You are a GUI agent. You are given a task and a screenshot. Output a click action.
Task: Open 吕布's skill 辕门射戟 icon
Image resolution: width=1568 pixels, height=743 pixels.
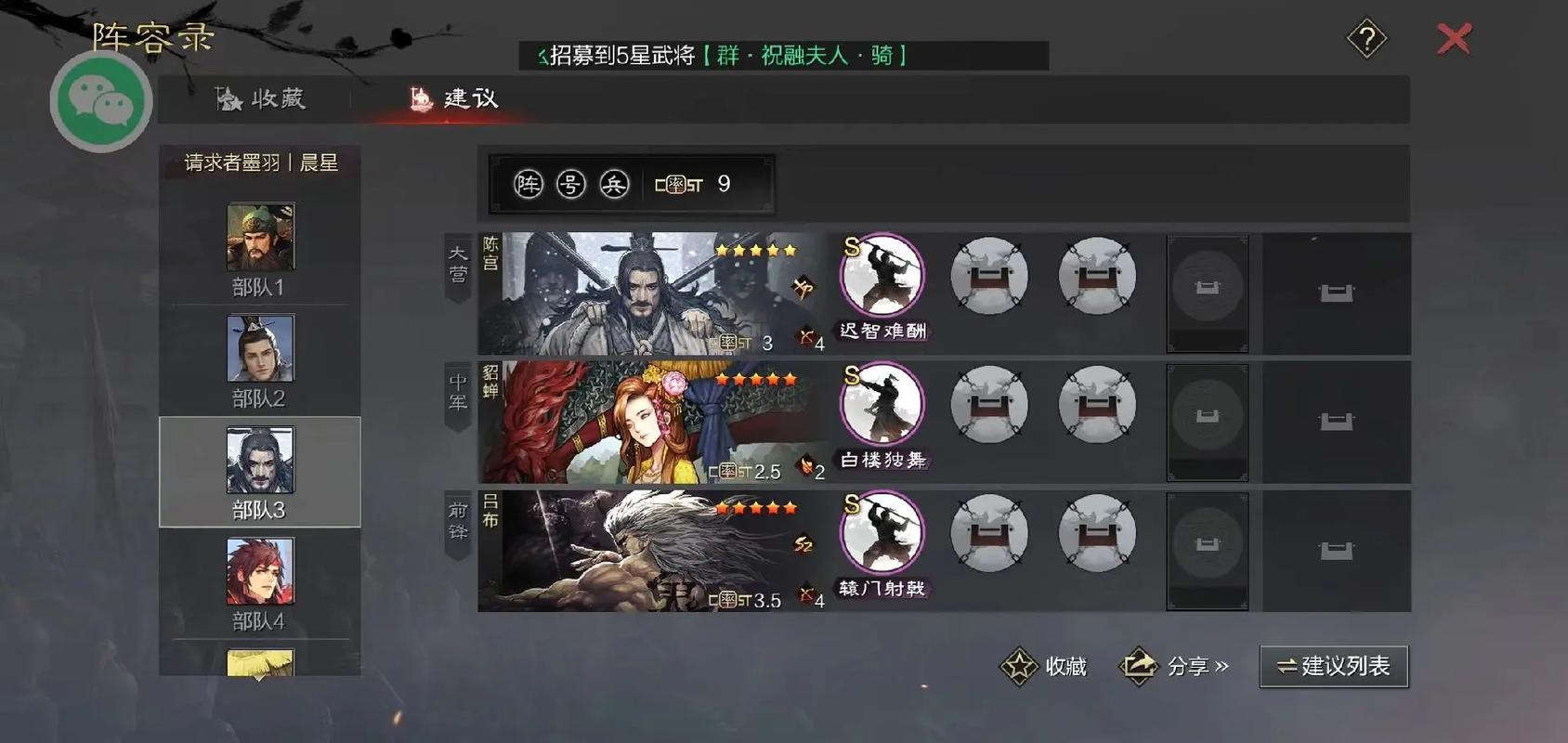click(881, 532)
